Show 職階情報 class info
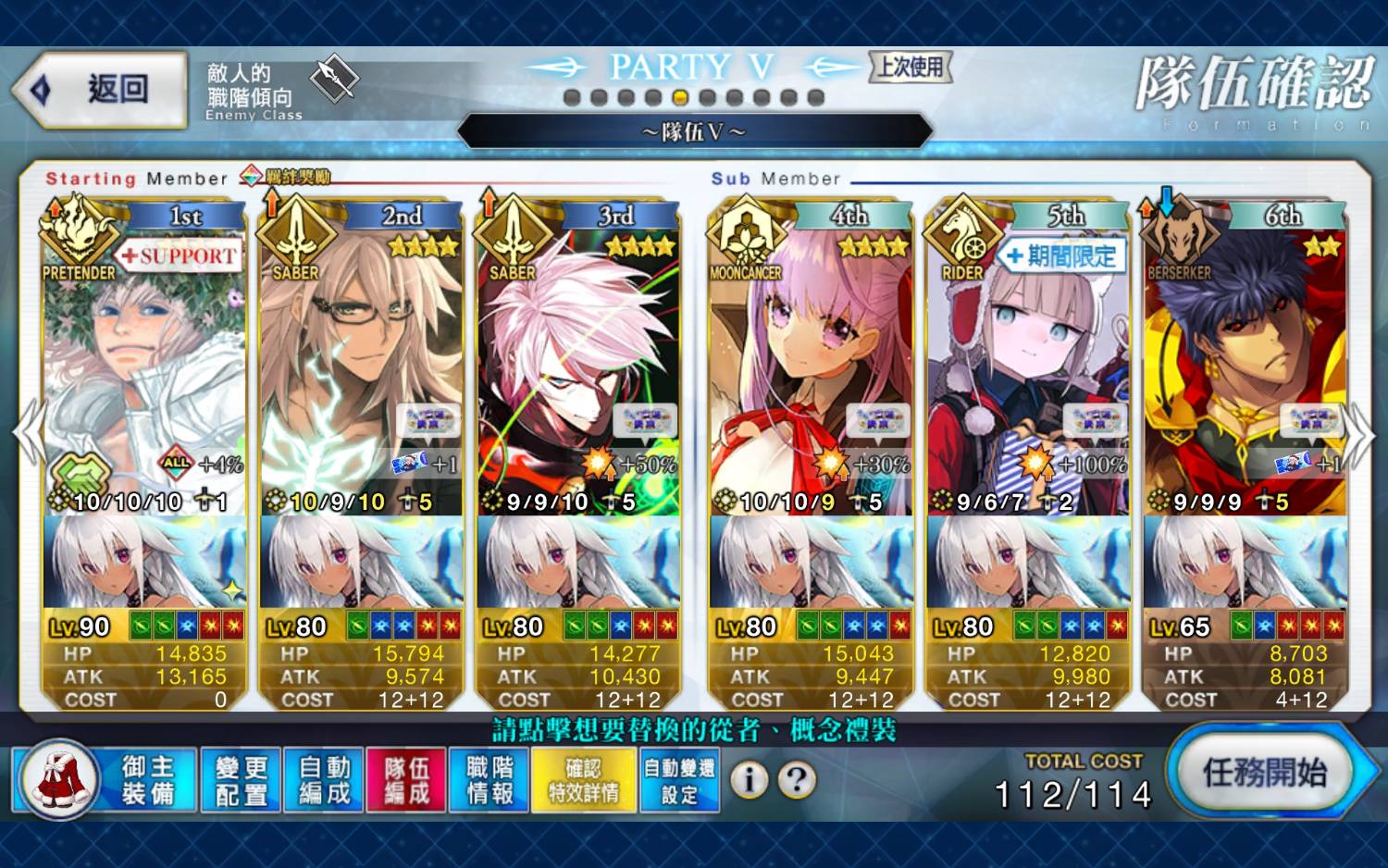This screenshot has width=1388, height=868. click(x=490, y=780)
